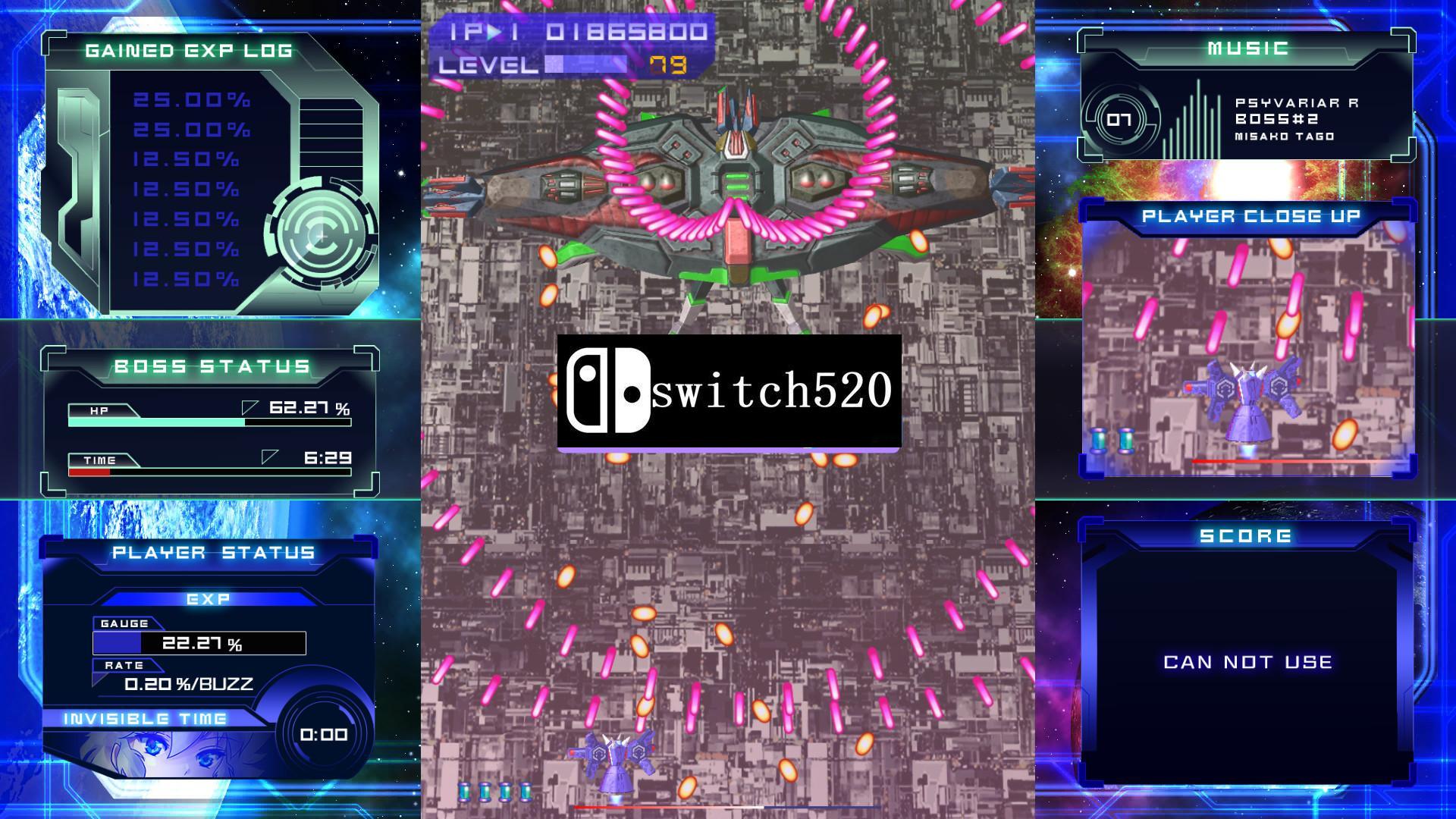Switch to the Player Status tab
This screenshot has height=819, width=1456.
[212, 553]
